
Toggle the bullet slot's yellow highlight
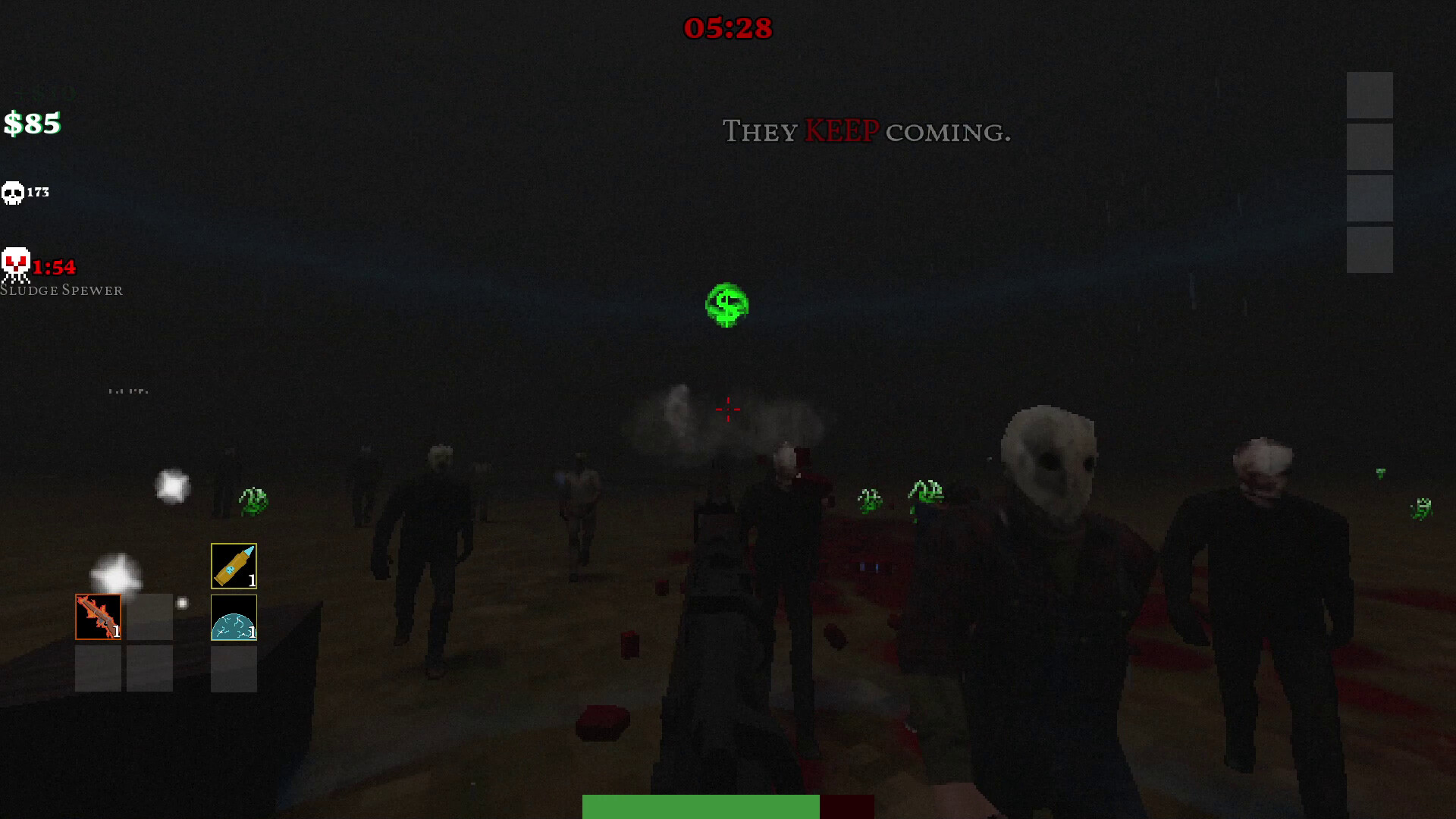(234, 565)
